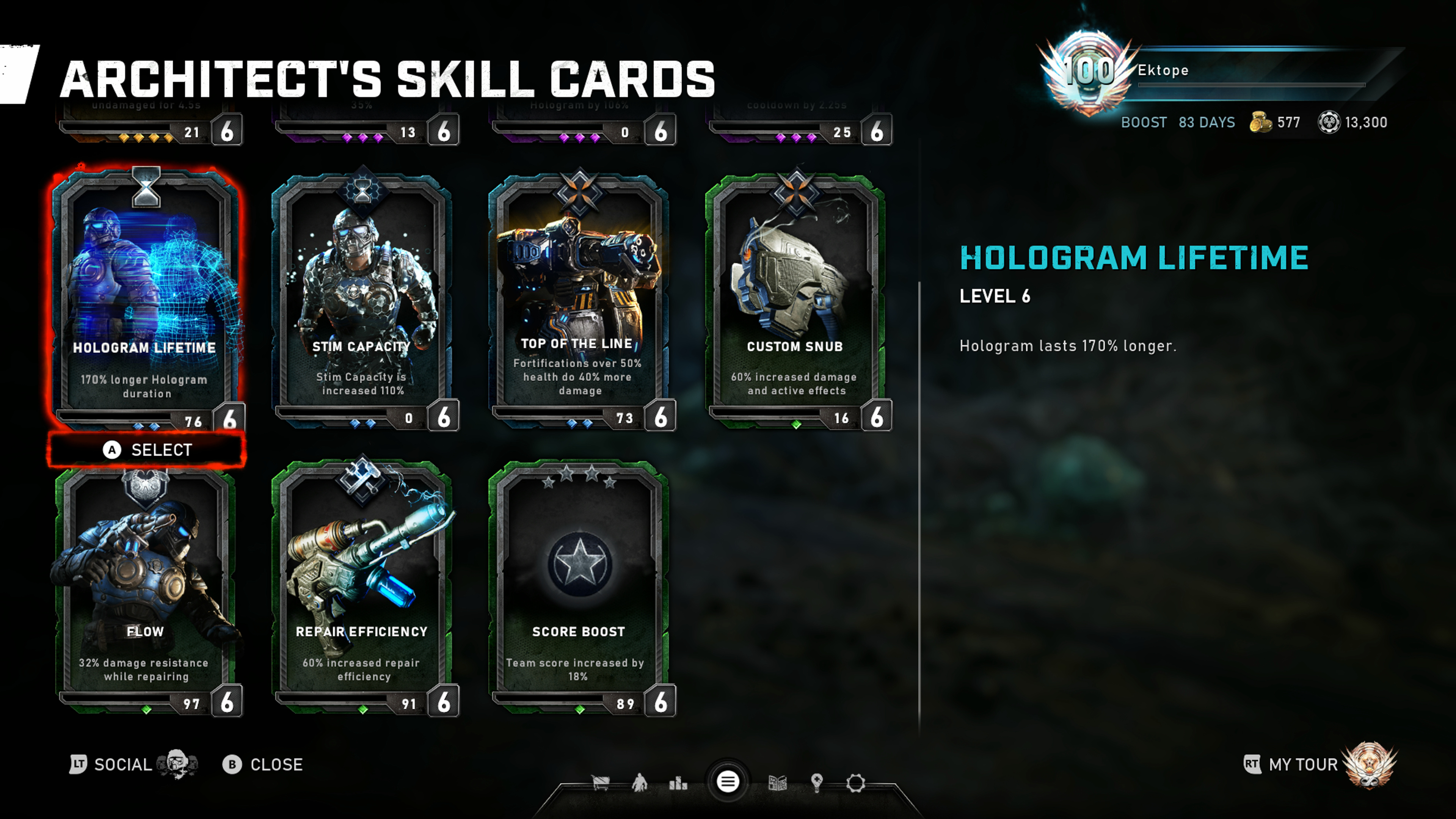Close the skill cards screen
Image resolution: width=1456 pixels, height=819 pixels.
(263, 765)
